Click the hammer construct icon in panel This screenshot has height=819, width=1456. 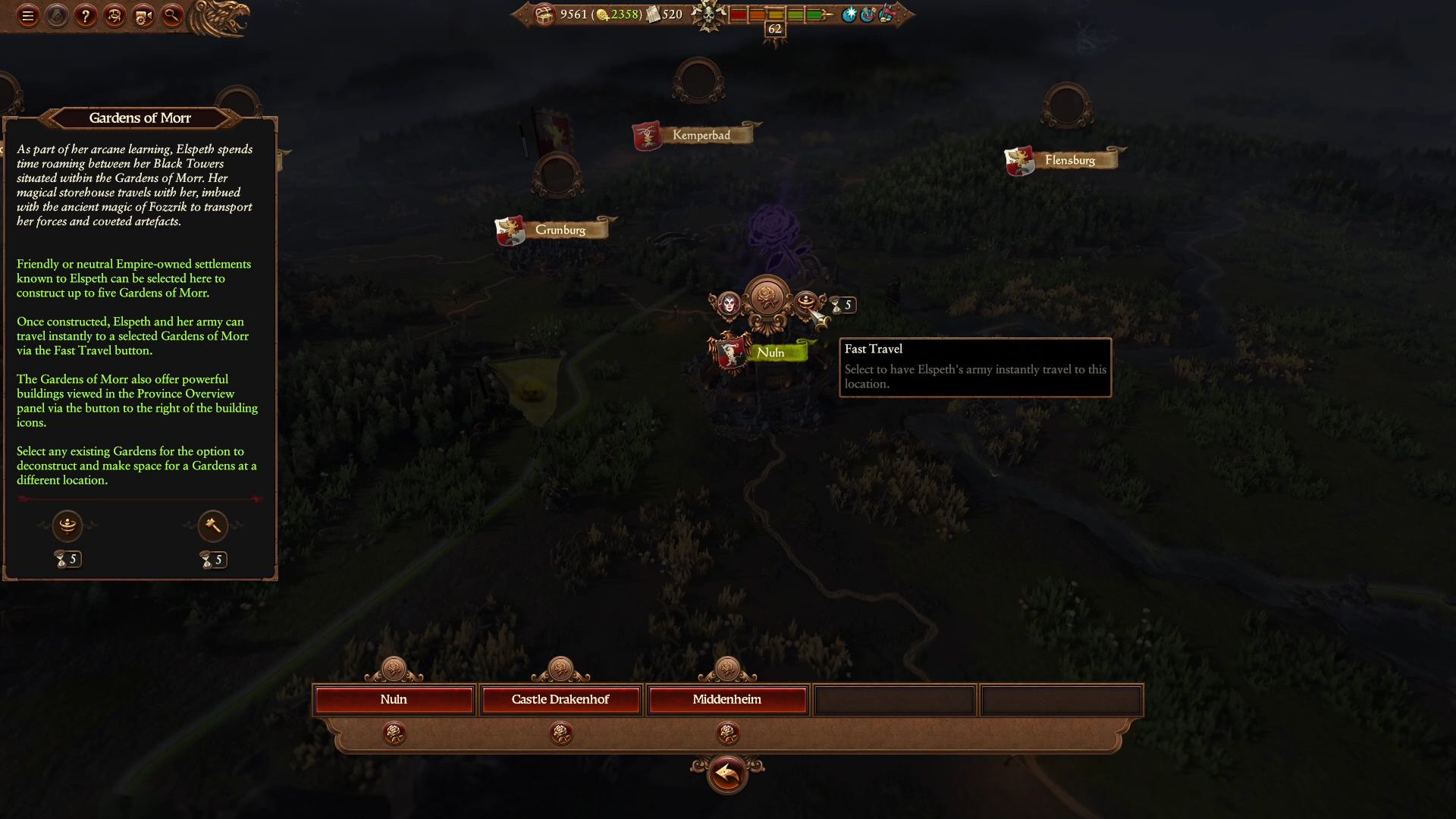[212, 526]
